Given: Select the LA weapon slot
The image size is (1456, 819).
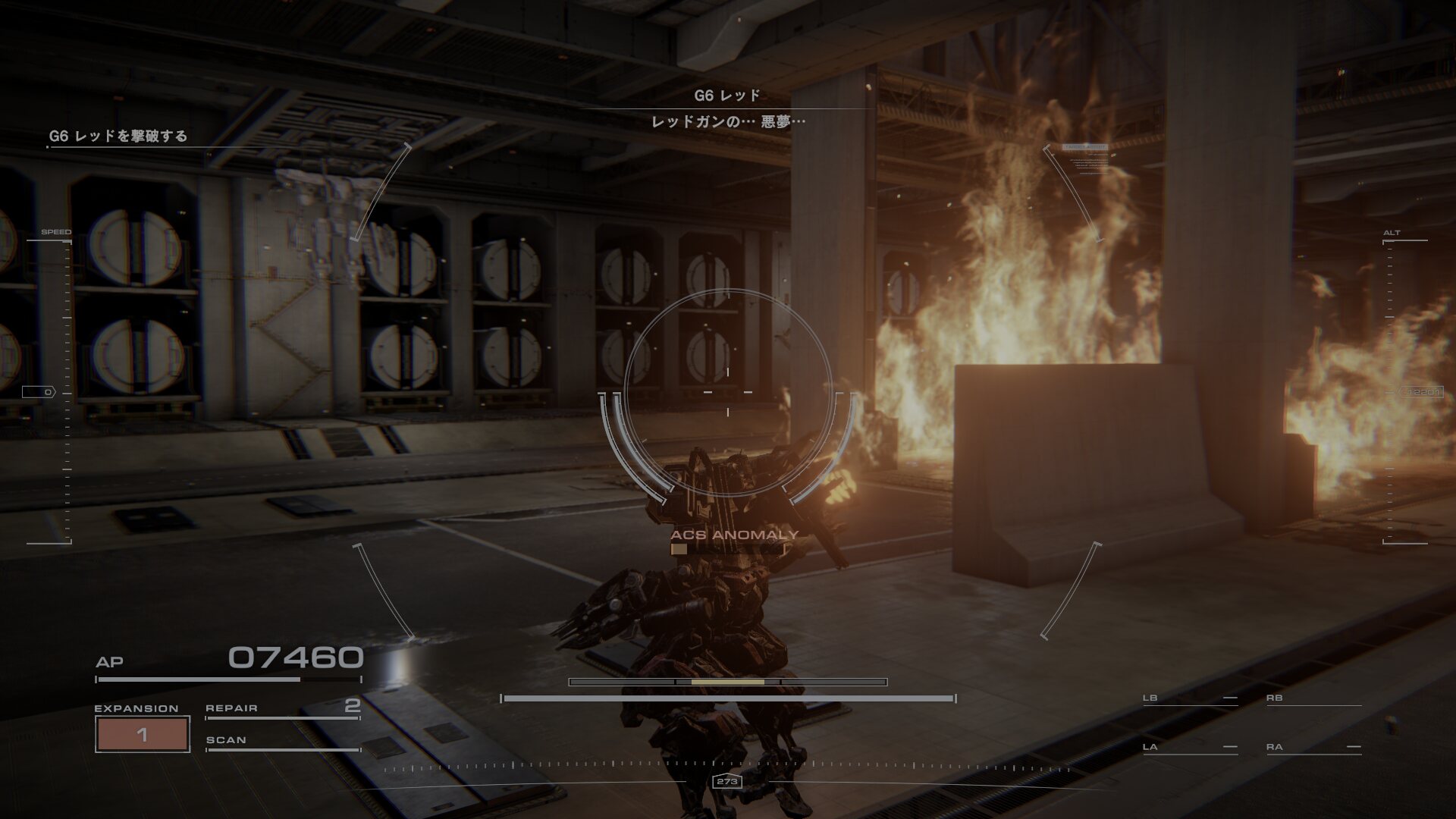Looking at the screenshot, I should (x=1189, y=748).
